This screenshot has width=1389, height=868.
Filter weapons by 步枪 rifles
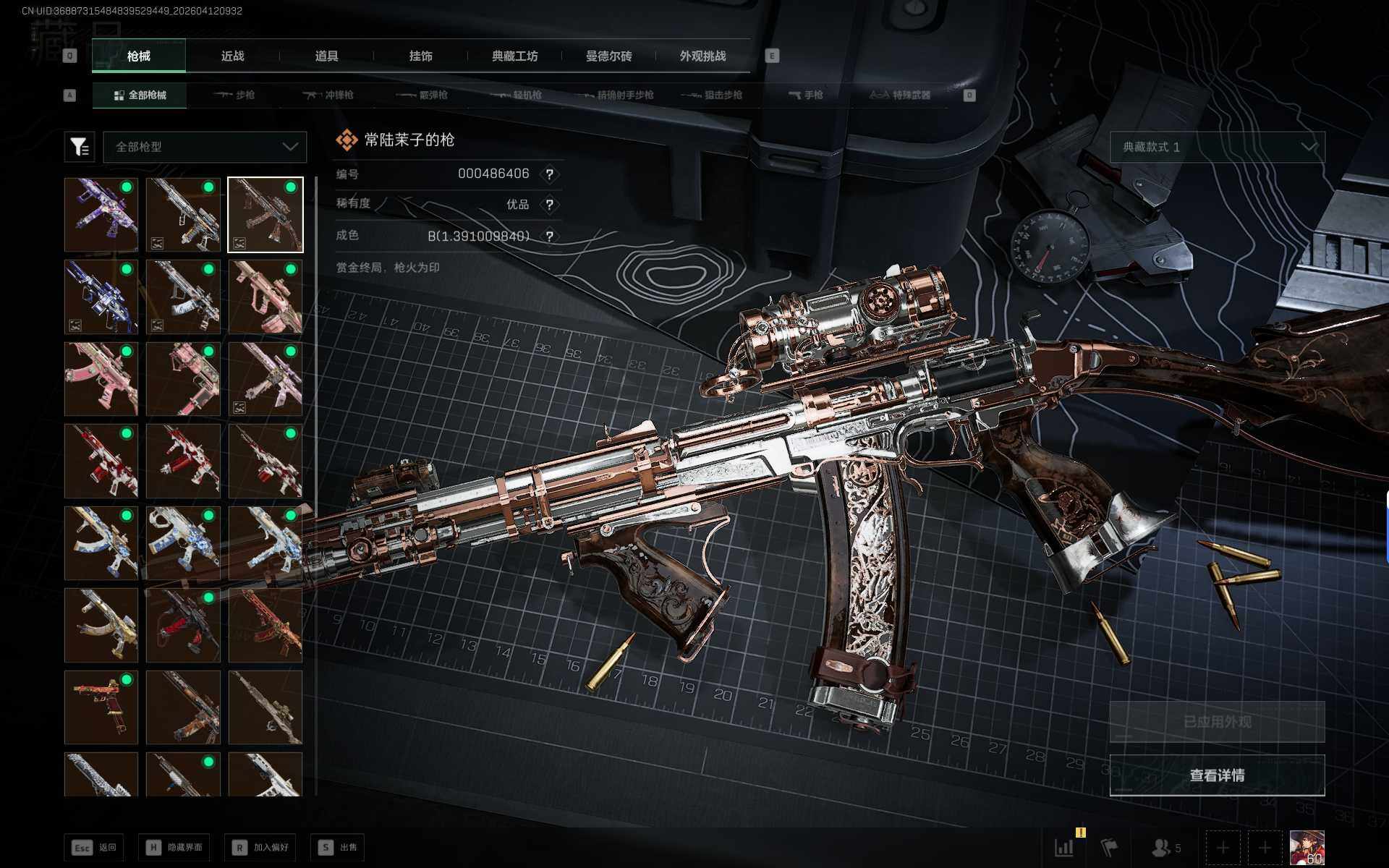point(234,95)
